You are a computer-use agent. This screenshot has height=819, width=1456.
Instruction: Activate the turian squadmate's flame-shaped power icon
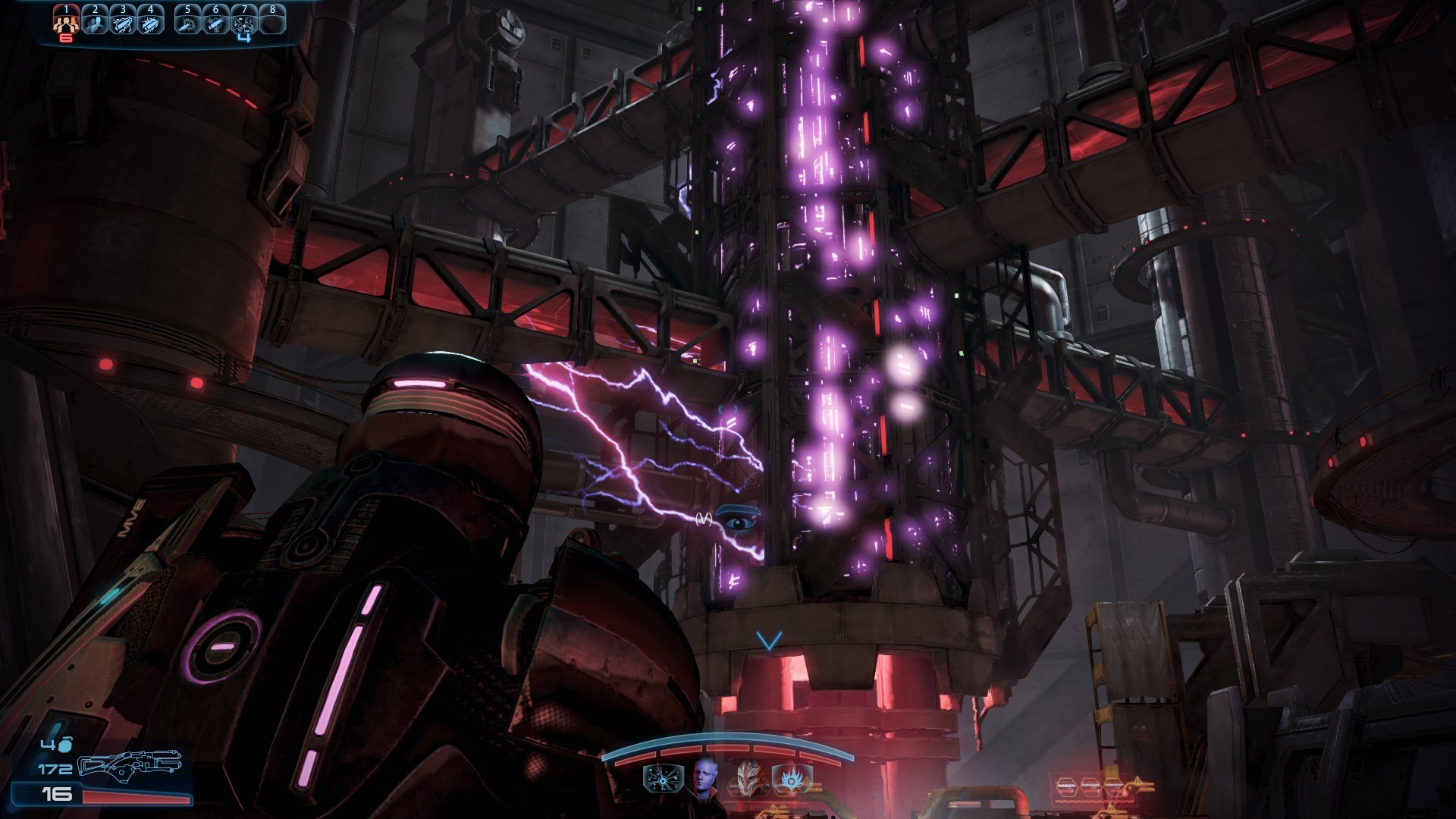792,778
